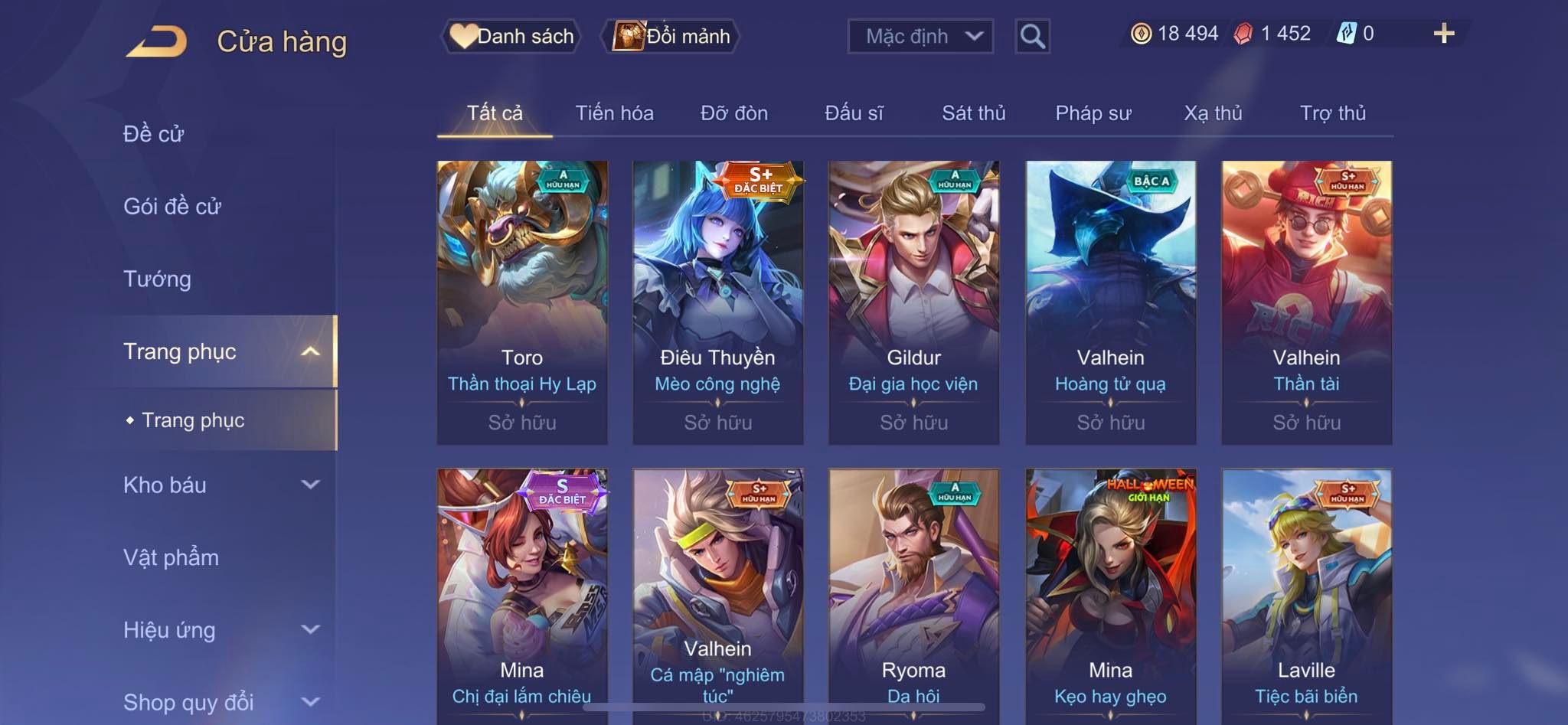This screenshot has width=1568, height=725.
Task: Open the search magnifier
Action: 1032,36
